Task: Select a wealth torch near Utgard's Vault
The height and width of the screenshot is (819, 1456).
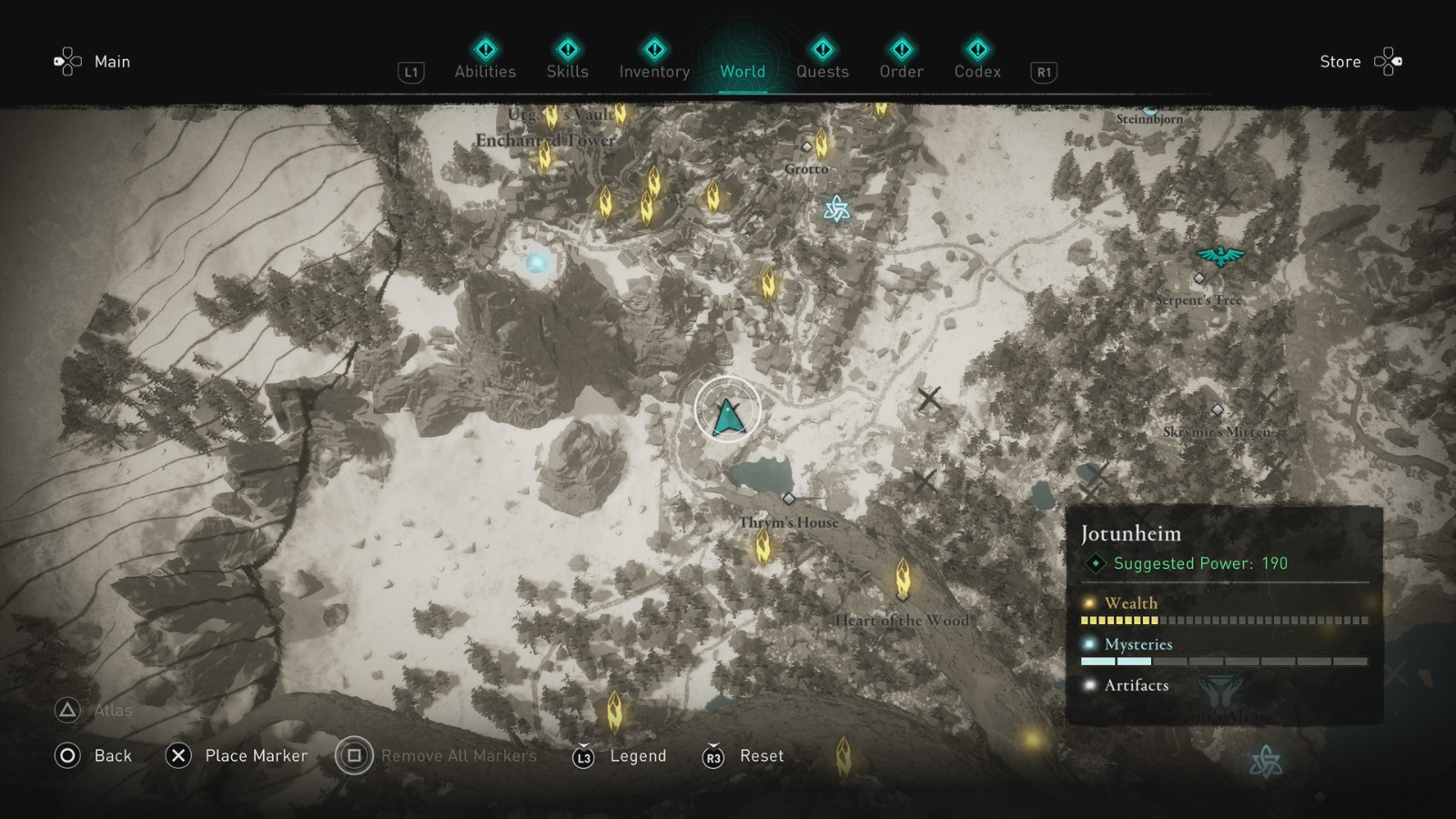Action: click(x=550, y=116)
